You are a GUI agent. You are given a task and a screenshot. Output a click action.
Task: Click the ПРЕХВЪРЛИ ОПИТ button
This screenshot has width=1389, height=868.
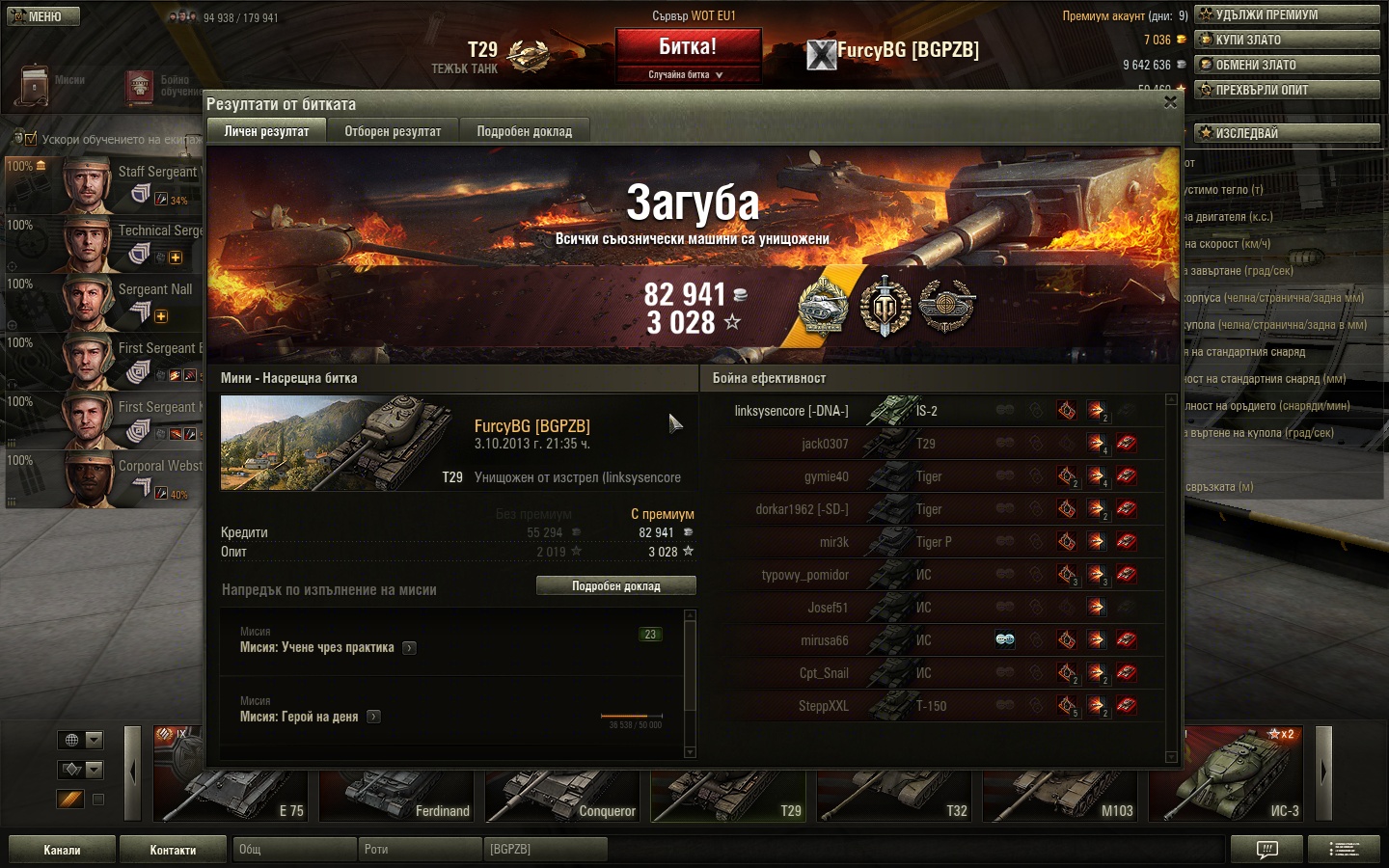click(1286, 90)
